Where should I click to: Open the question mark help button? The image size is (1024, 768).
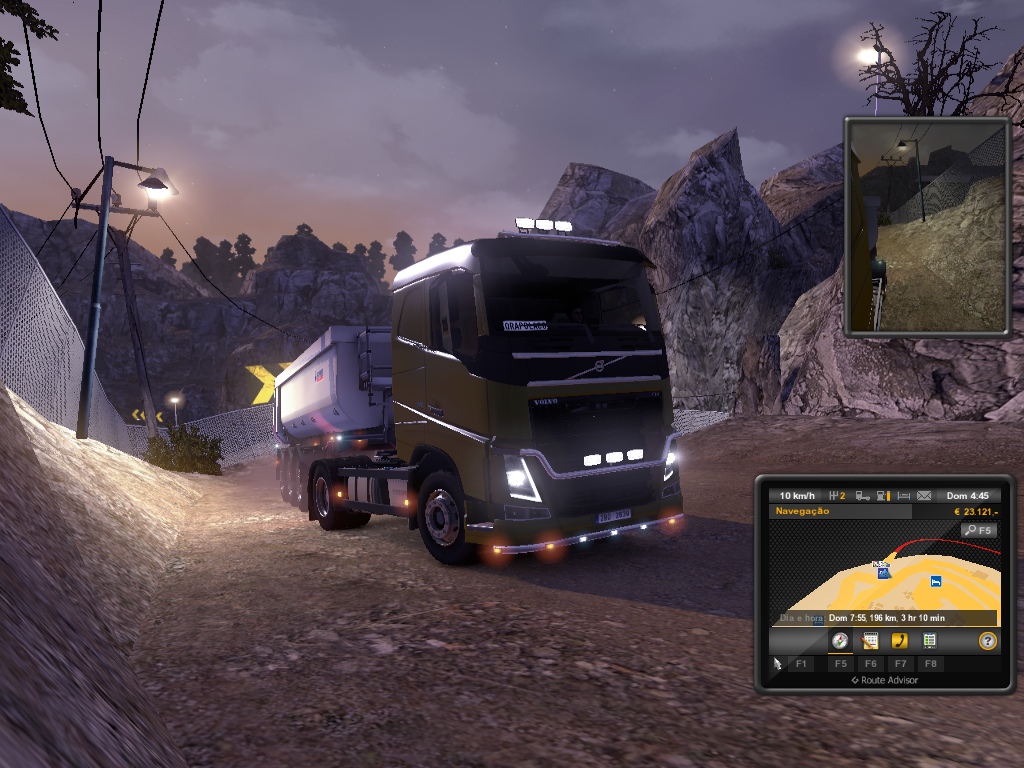tap(988, 641)
